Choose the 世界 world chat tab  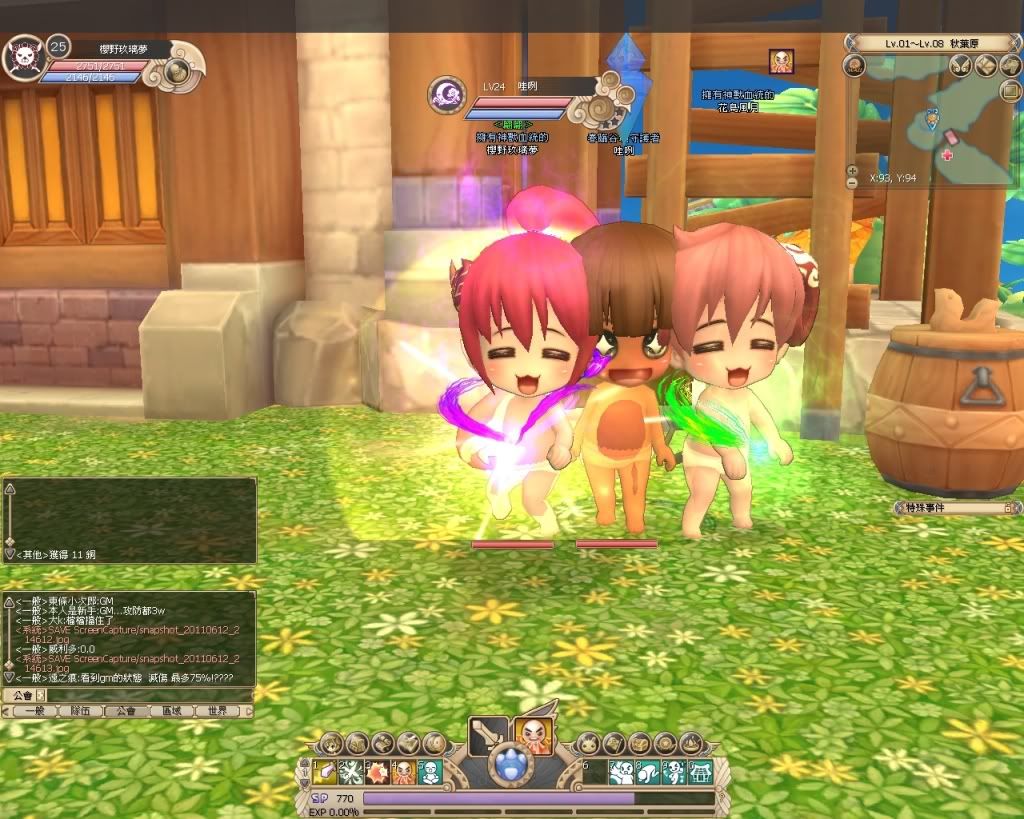click(218, 711)
